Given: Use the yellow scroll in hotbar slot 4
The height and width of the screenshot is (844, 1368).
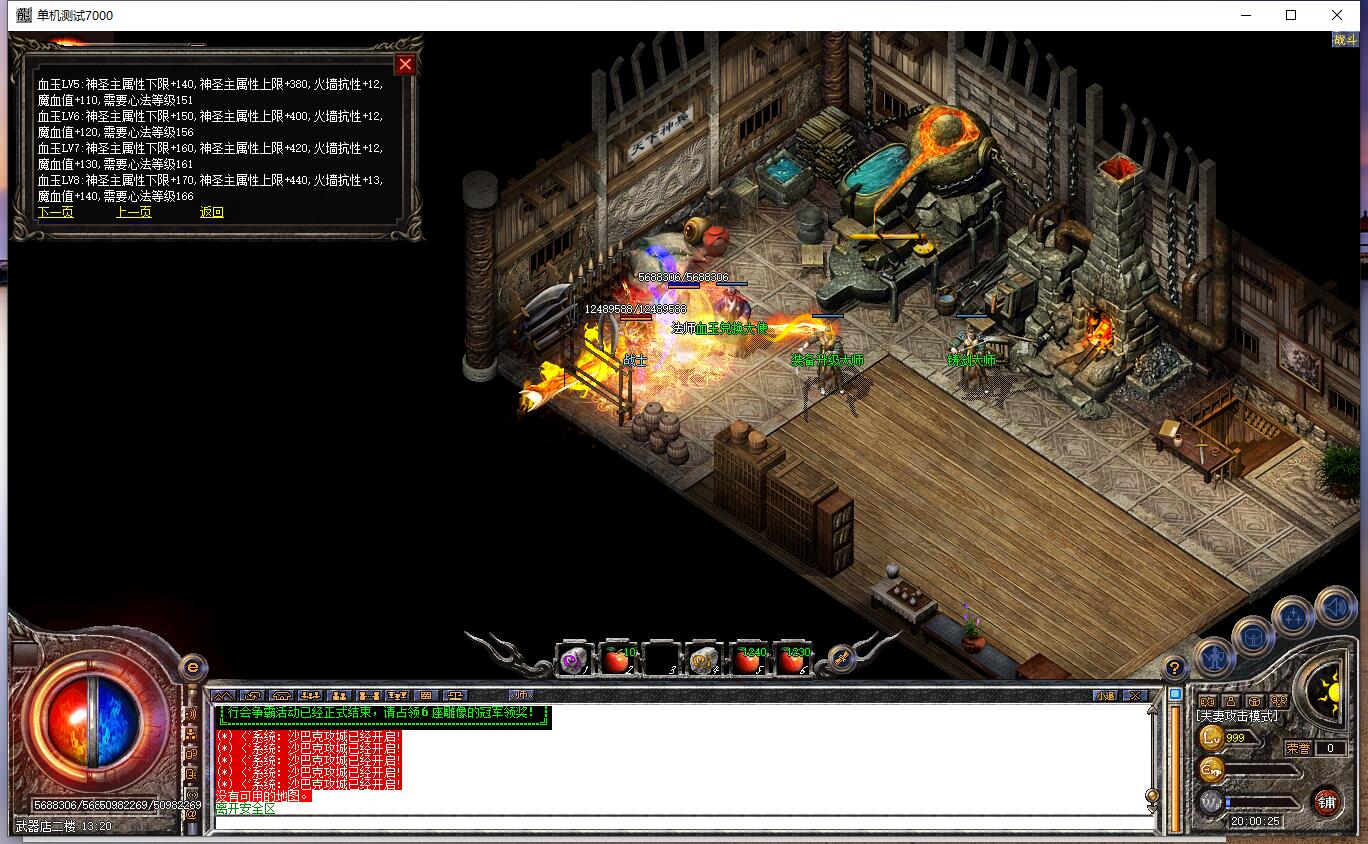Looking at the screenshot, I should [704, 660].
